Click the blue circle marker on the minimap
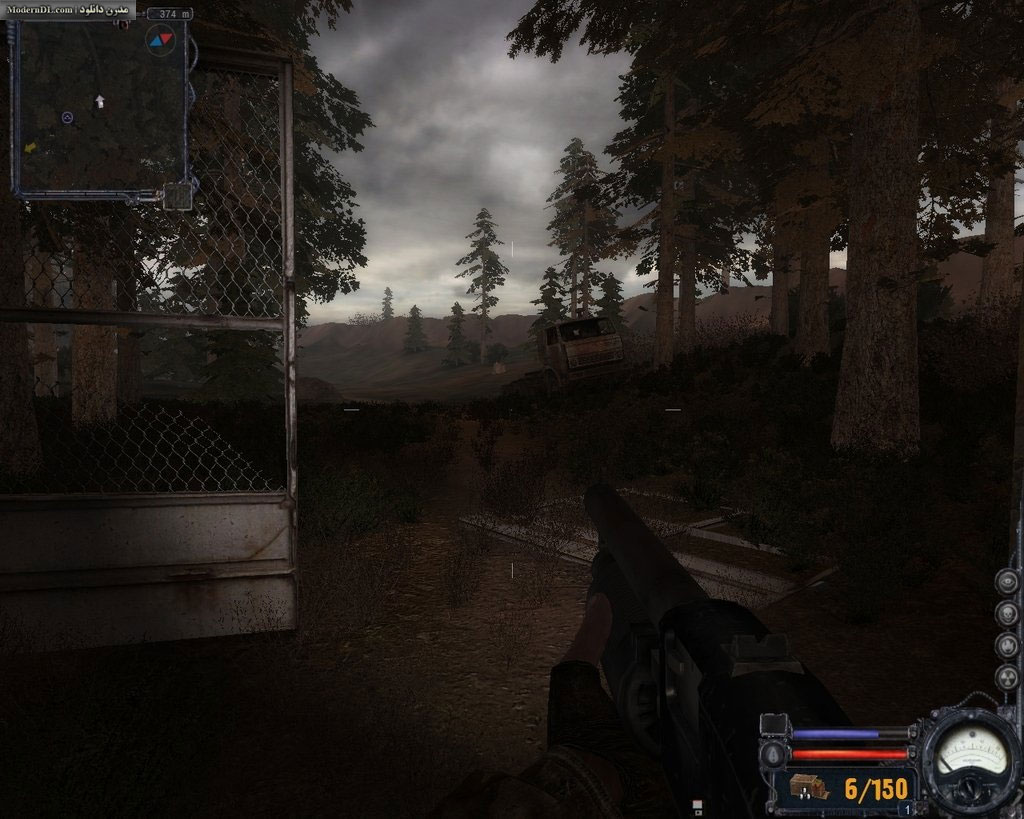Image resolution: width=1024 pixels, height=819 pixels. pyautogui.click(x=67, y=118)
